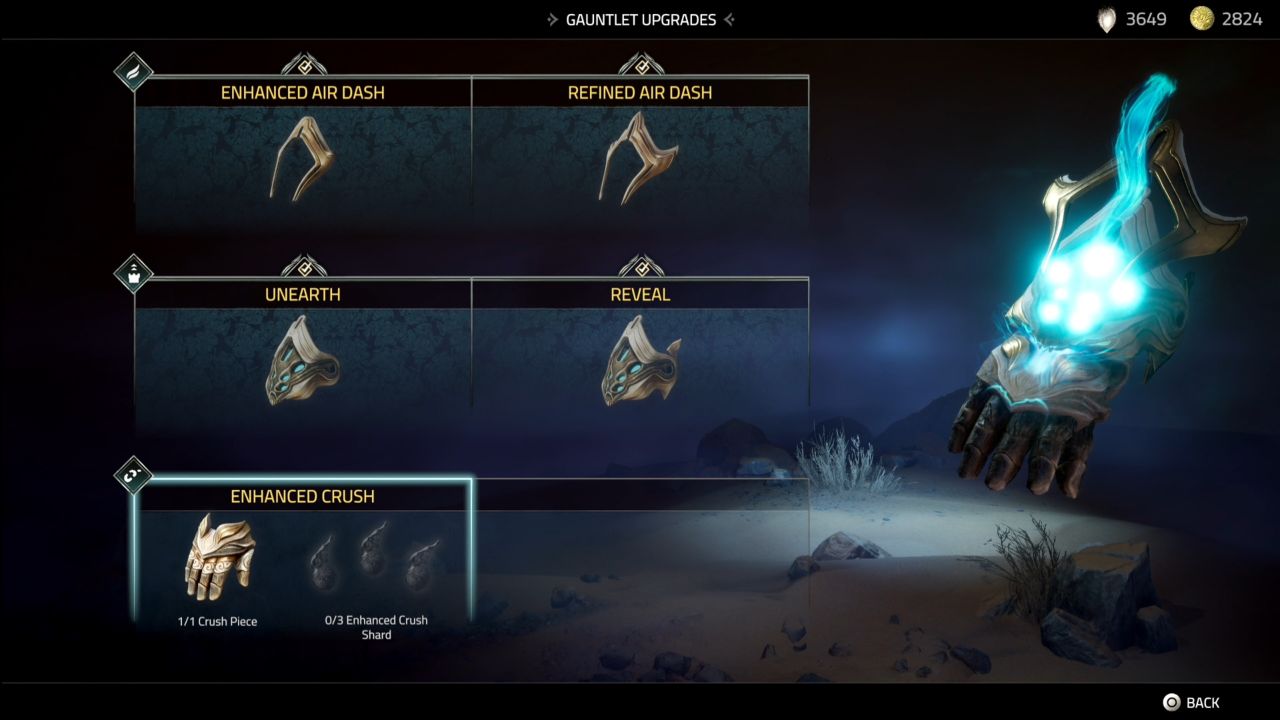Expand the left chevron beside Gauntlet Upgrades
Viewport: 1280px width, 720px height.
550,18
